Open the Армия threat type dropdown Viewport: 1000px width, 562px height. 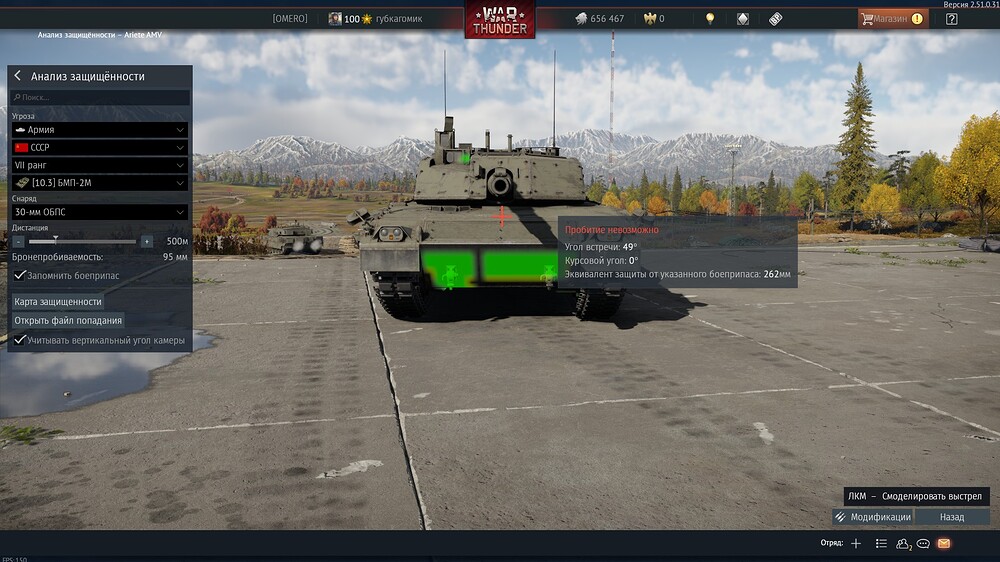(99, 130)
